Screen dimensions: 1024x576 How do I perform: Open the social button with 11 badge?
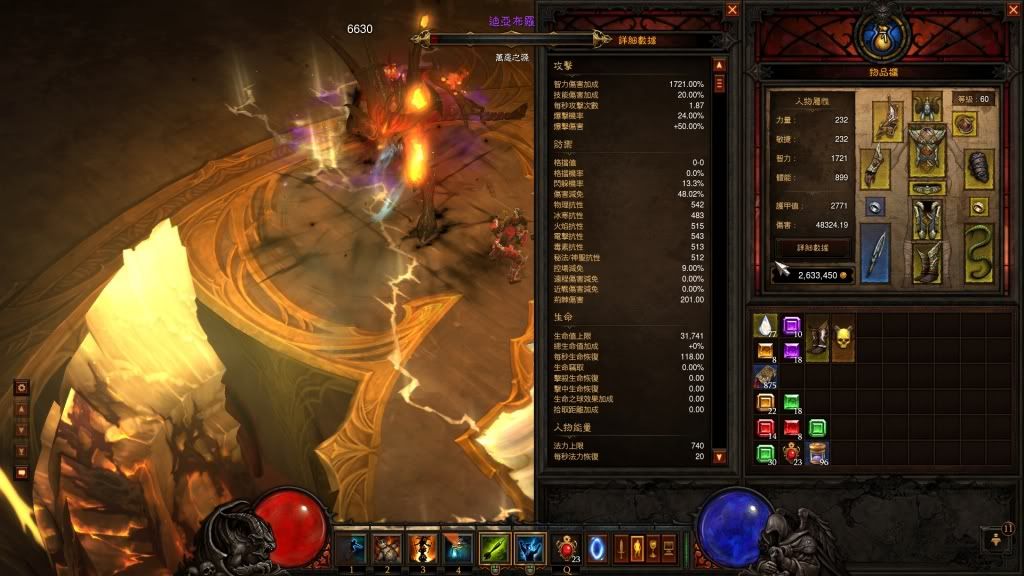pyautogui.click(x=995, y=540)
